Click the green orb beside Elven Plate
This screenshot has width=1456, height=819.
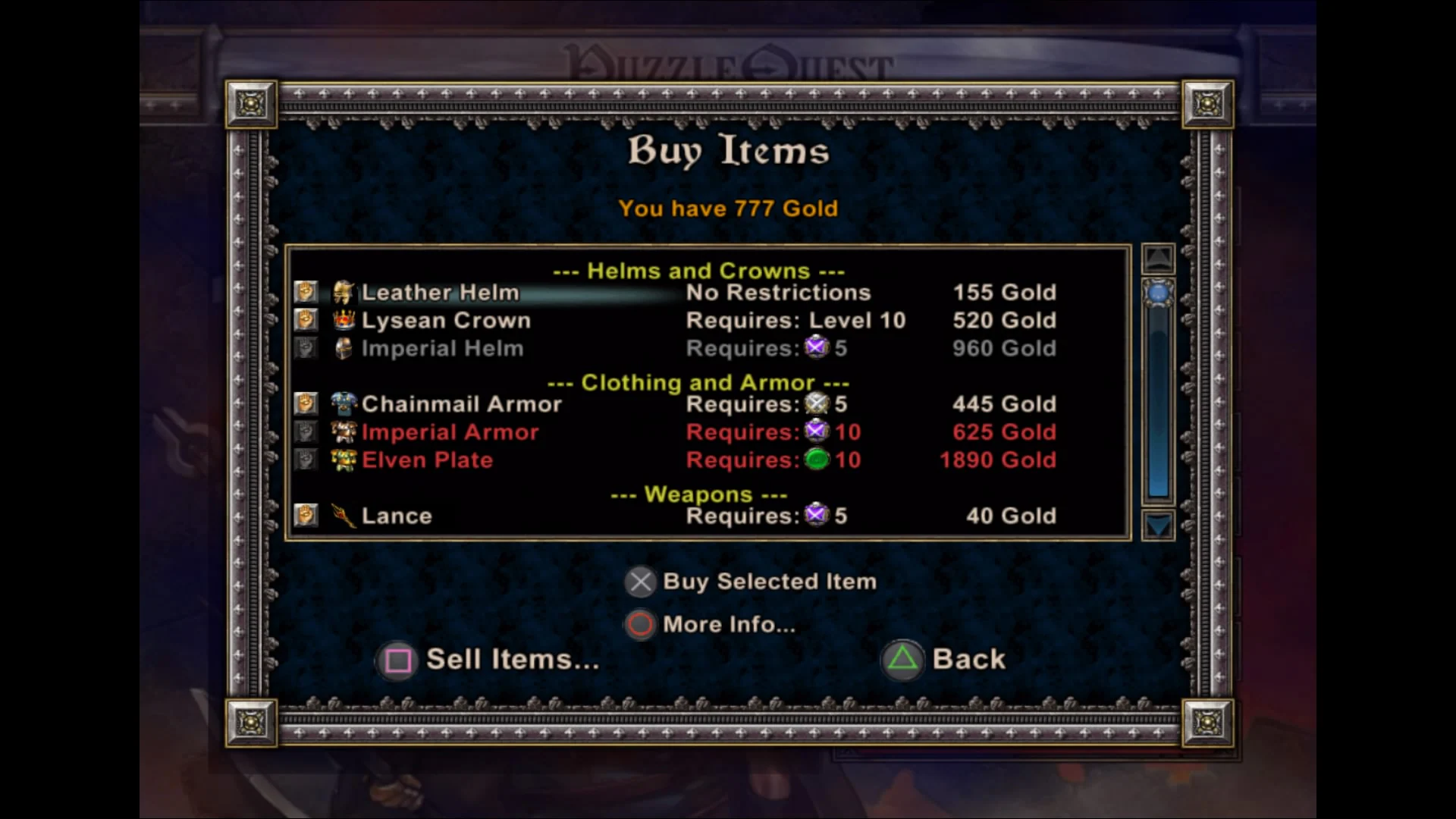click(x=817, y=460)
